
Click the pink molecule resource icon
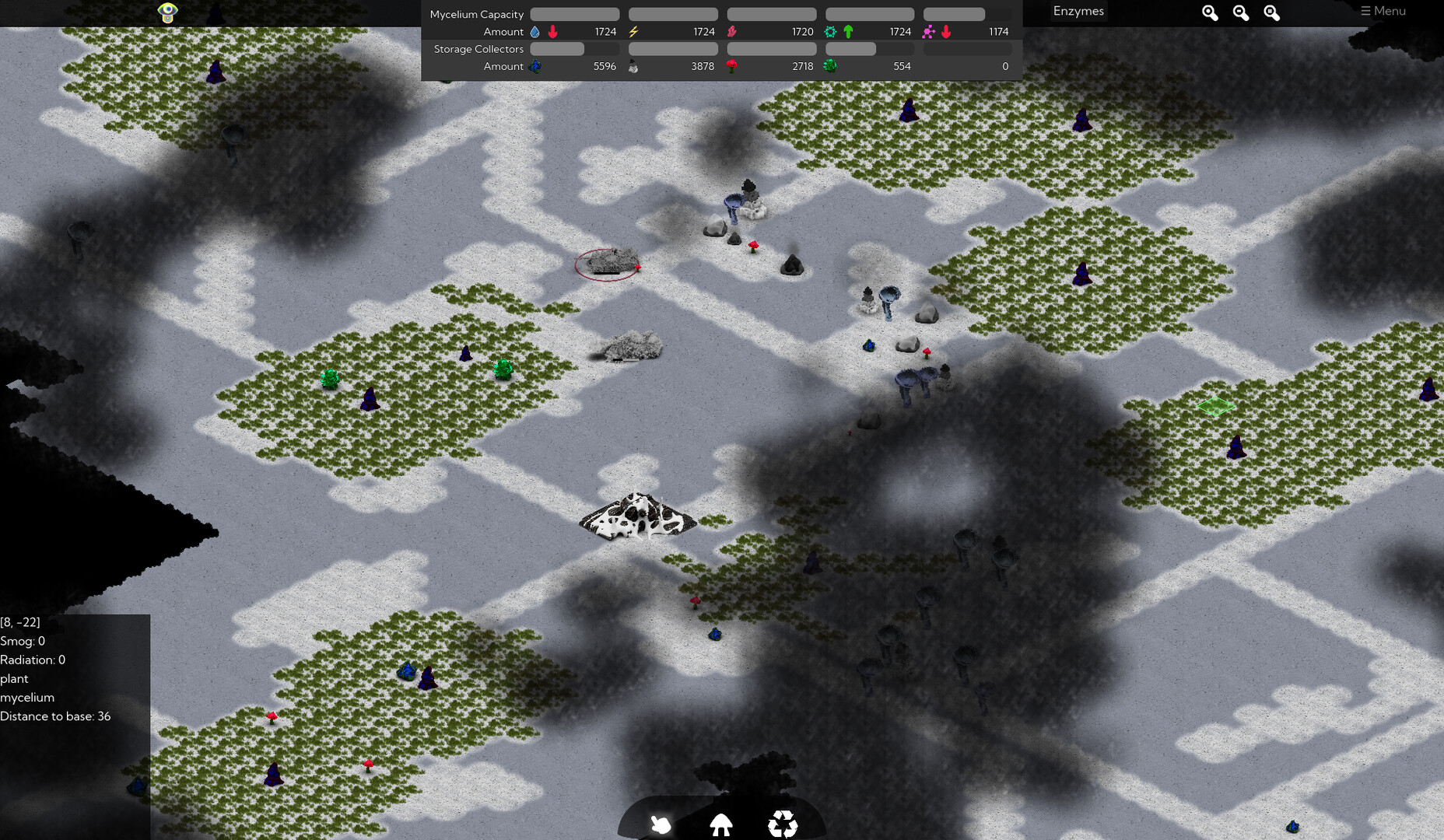click(927, 31)
